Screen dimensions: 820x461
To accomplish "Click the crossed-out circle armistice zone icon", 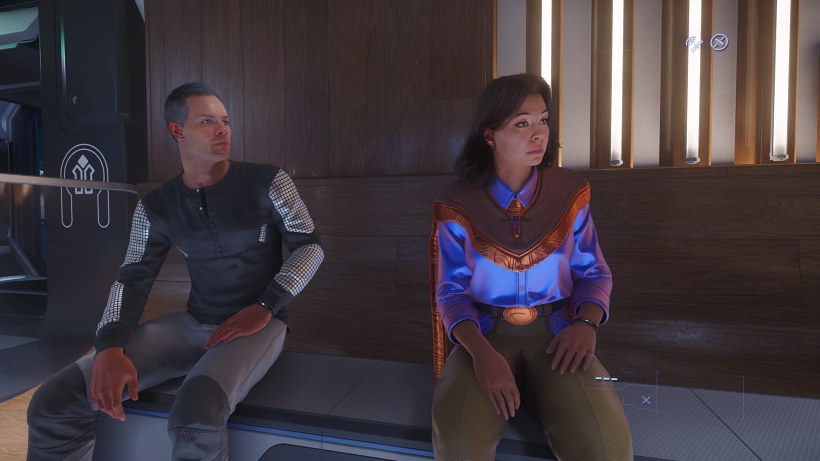I will pos(718,42).
